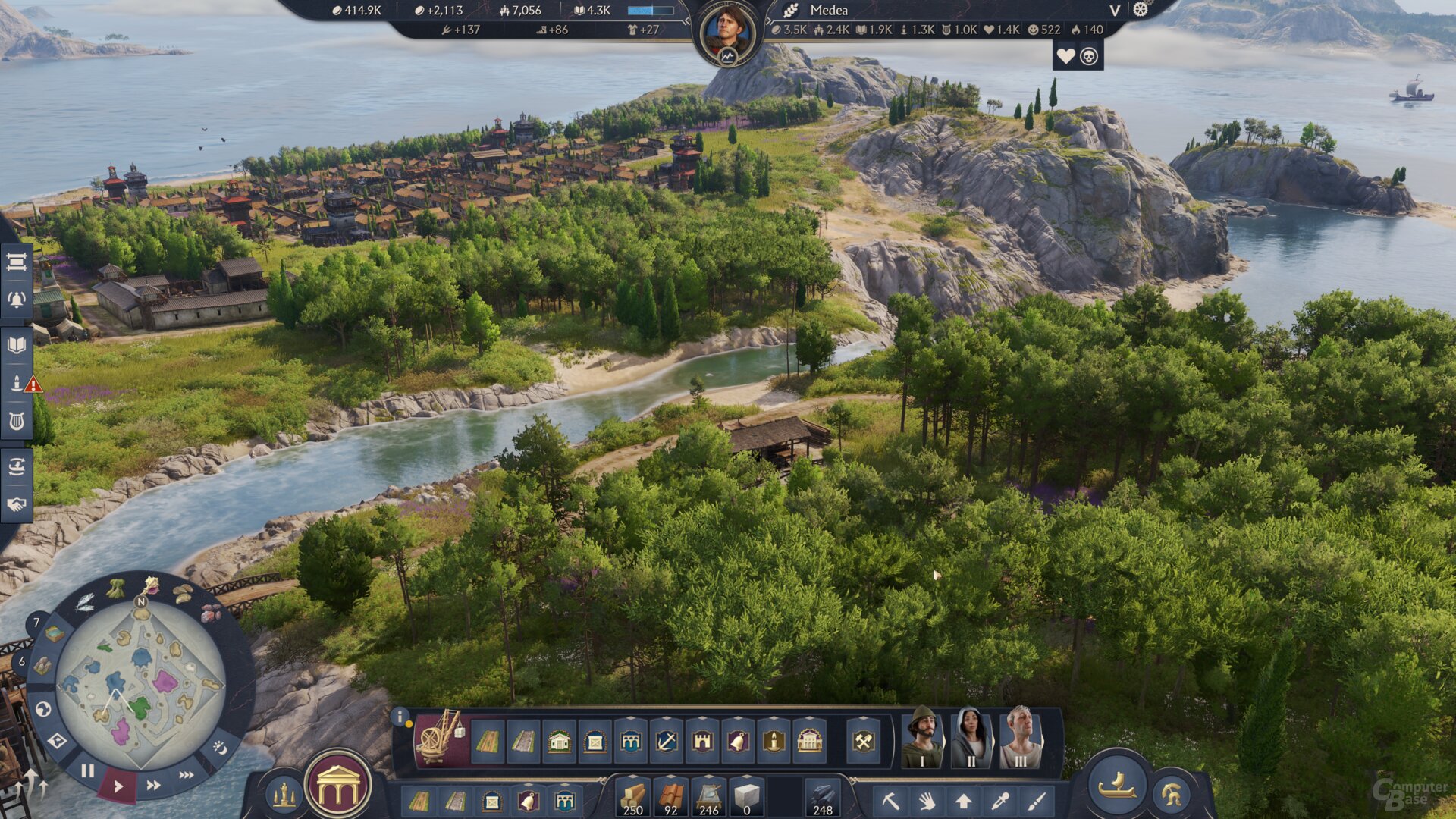Open the diplomacy handshake panel

point(17,504)
